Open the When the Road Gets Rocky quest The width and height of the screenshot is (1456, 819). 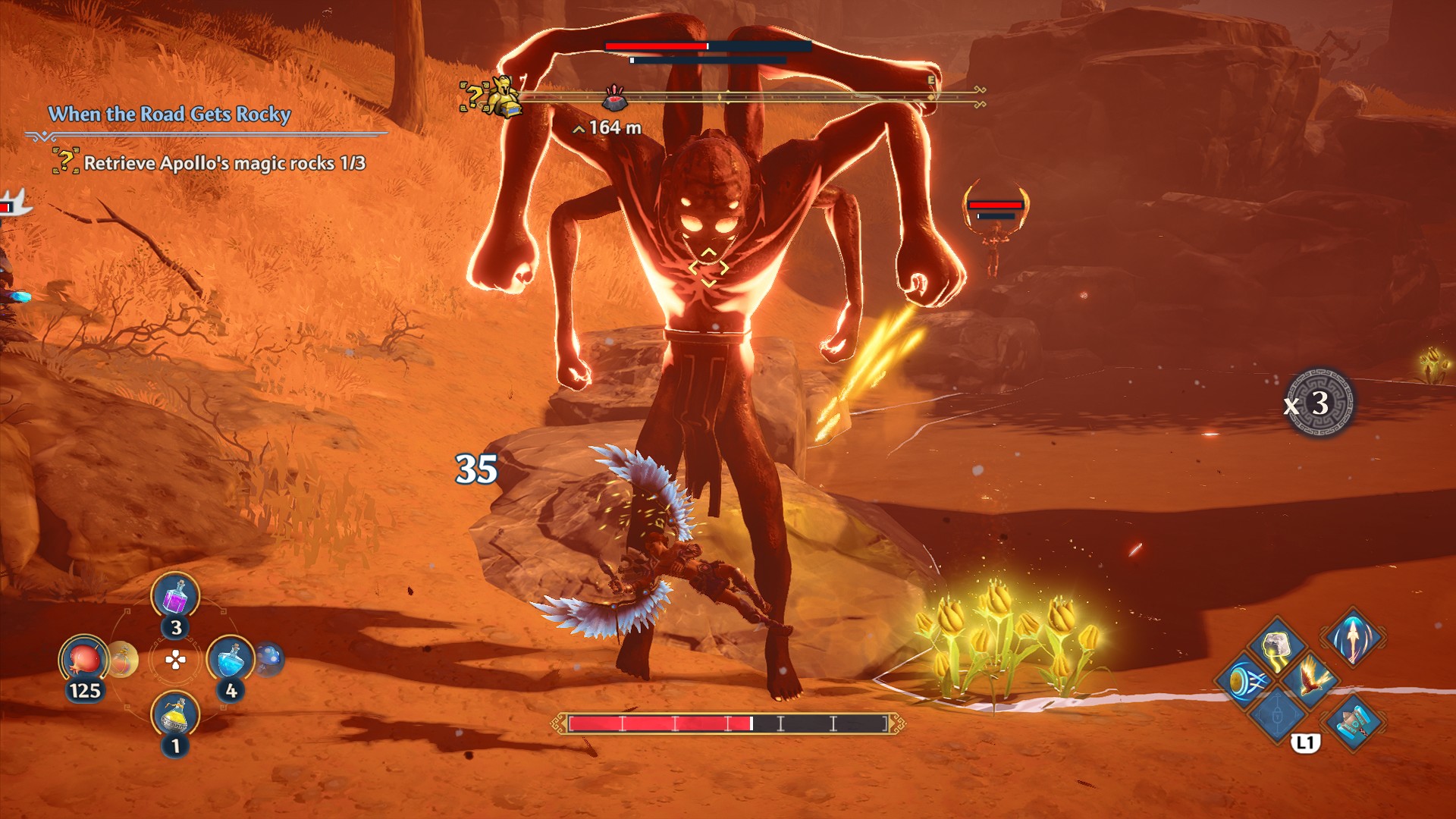click(x=169, y=115)
